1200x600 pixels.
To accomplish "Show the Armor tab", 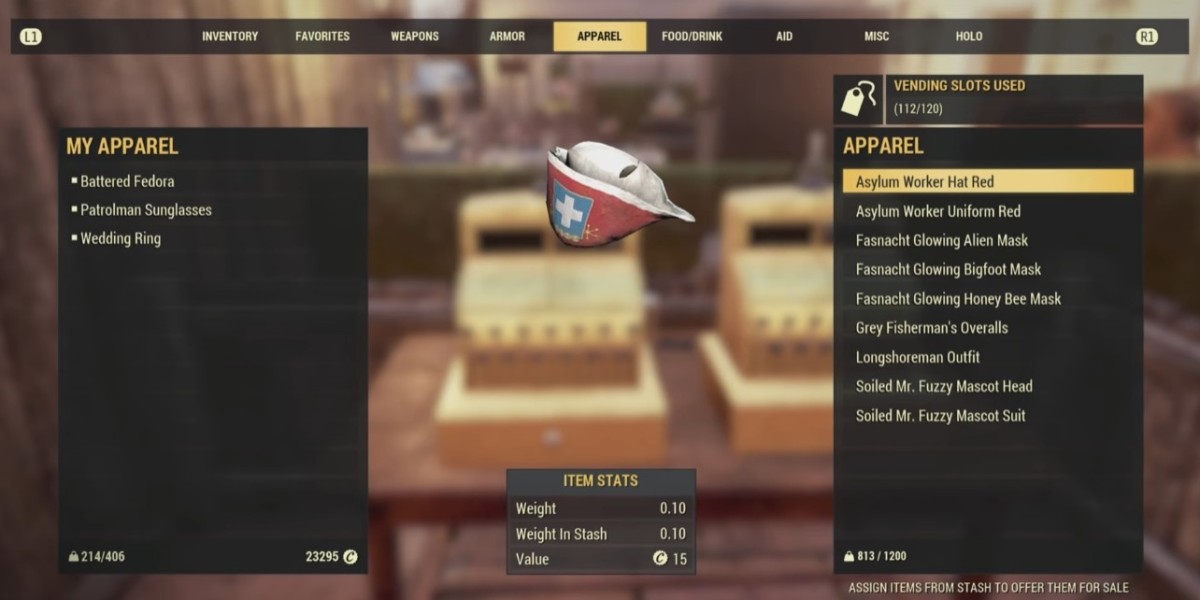I will point(507,36).
